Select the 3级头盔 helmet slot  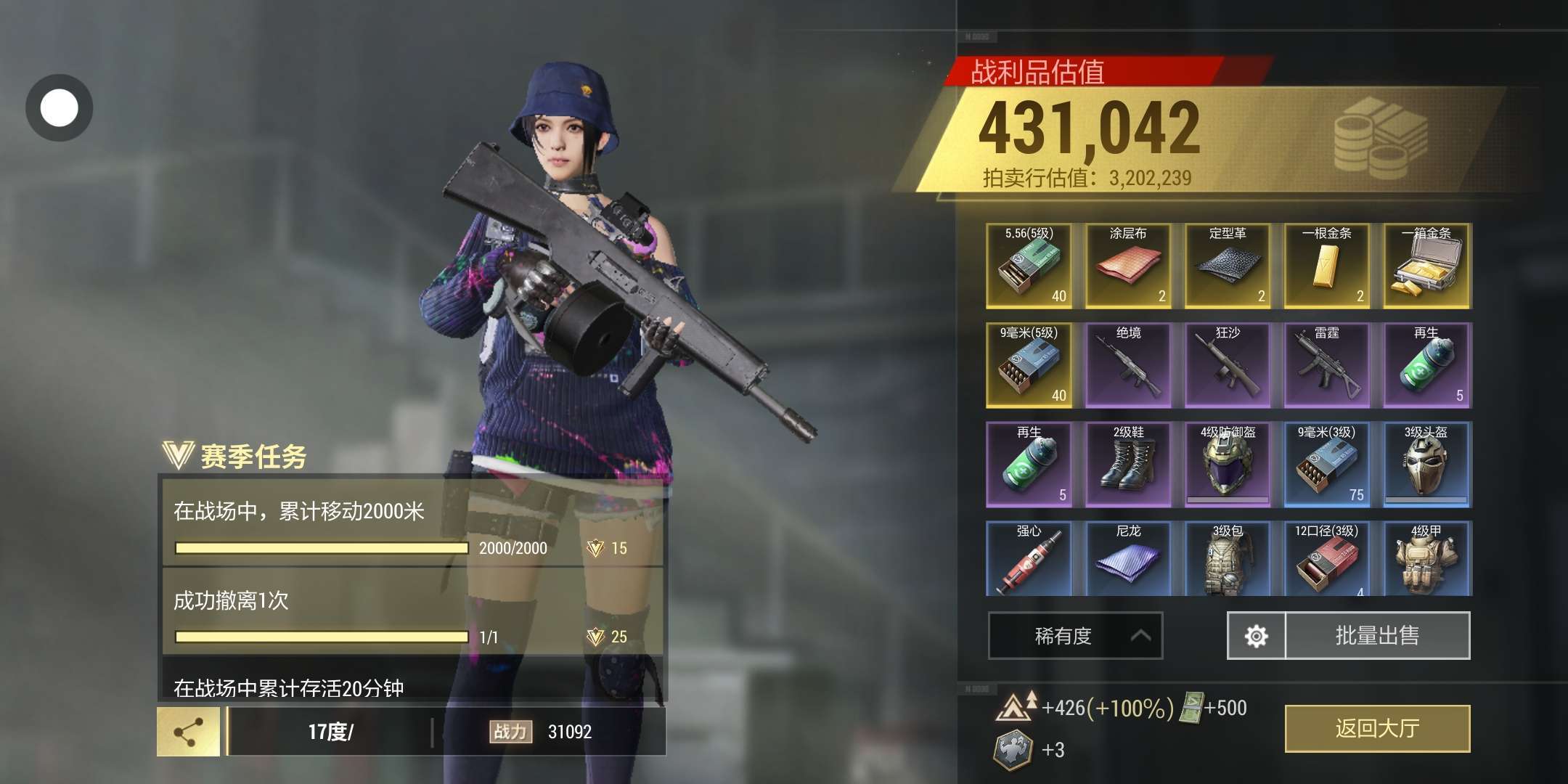coord(1426,465)
